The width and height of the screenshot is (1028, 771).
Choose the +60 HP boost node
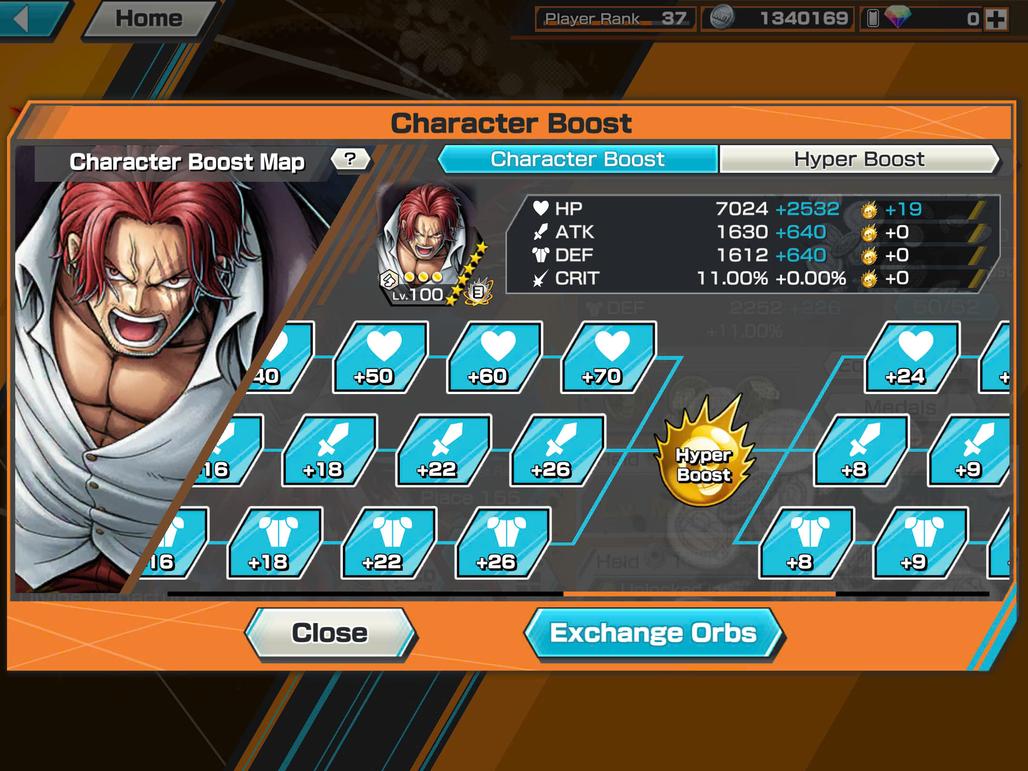pyautogui.click(x=493, y=356)
